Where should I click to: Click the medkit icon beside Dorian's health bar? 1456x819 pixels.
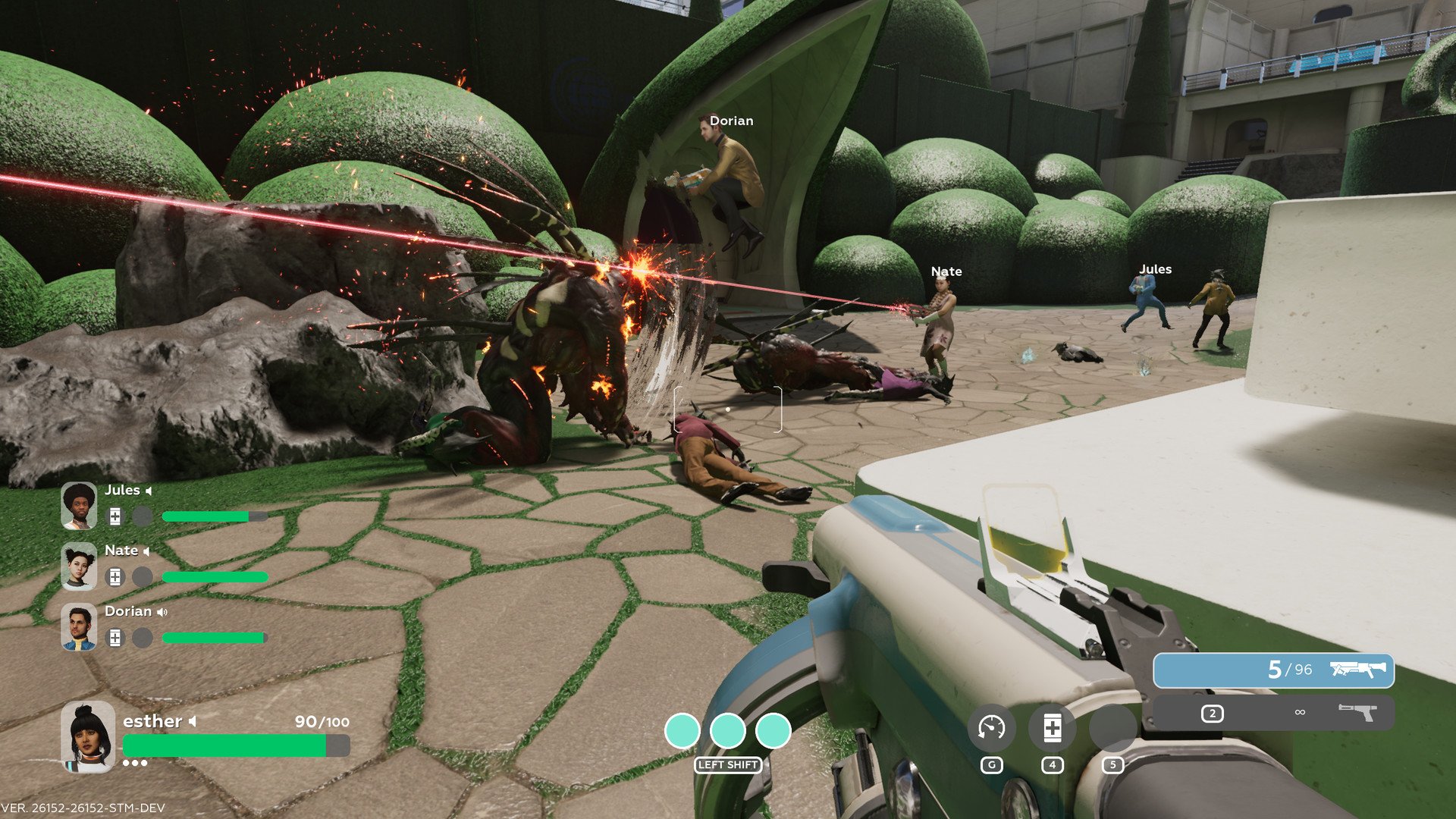point(115,639)
